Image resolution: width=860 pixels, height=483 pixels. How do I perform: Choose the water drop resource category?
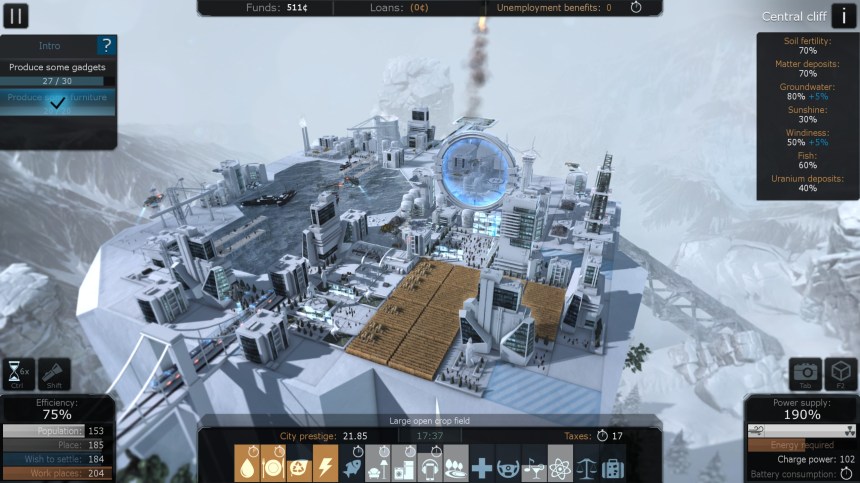[247, 465]
